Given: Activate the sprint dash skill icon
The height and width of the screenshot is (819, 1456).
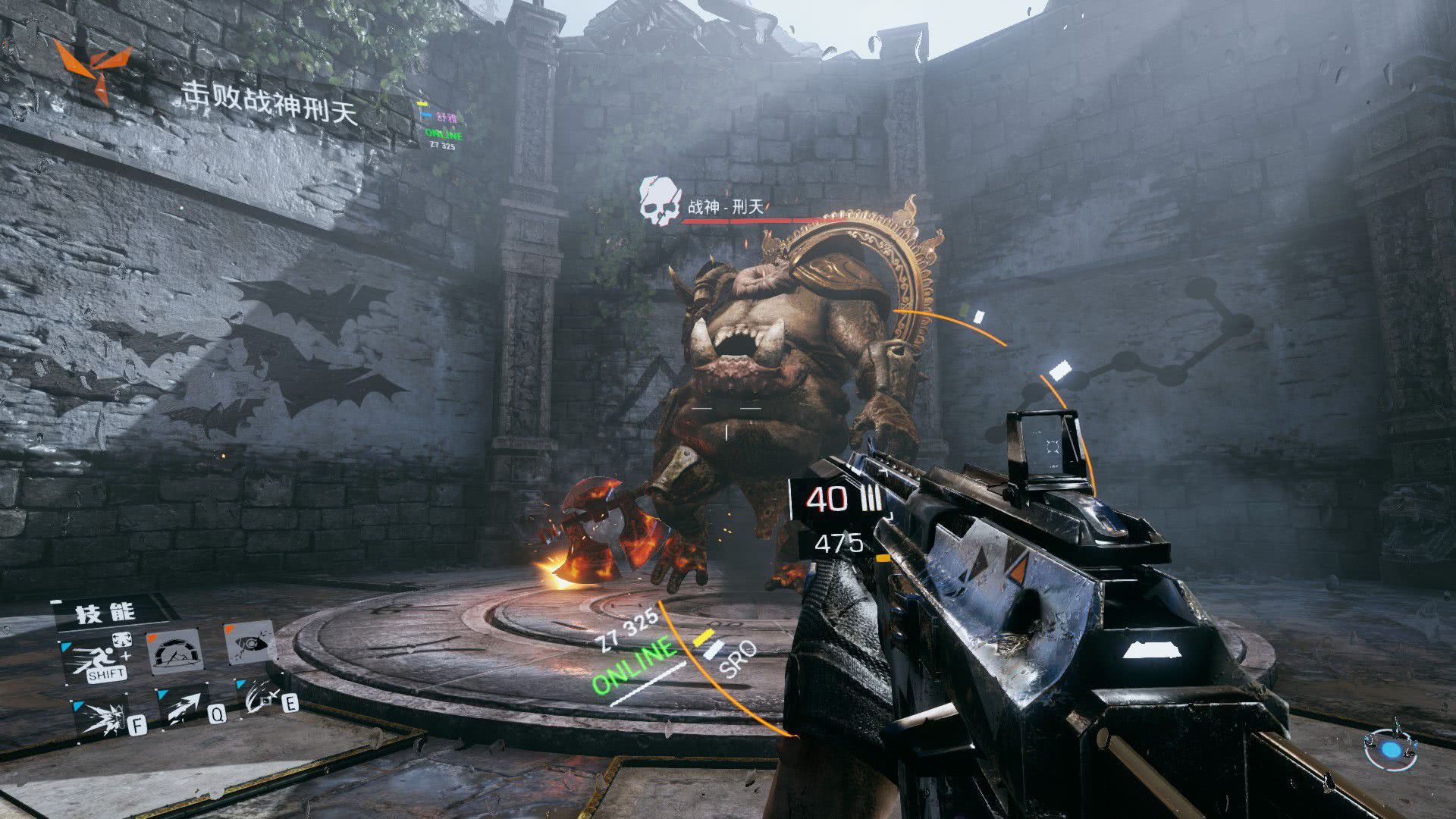Looking at the screenshot, I should [x=99, y=658].
